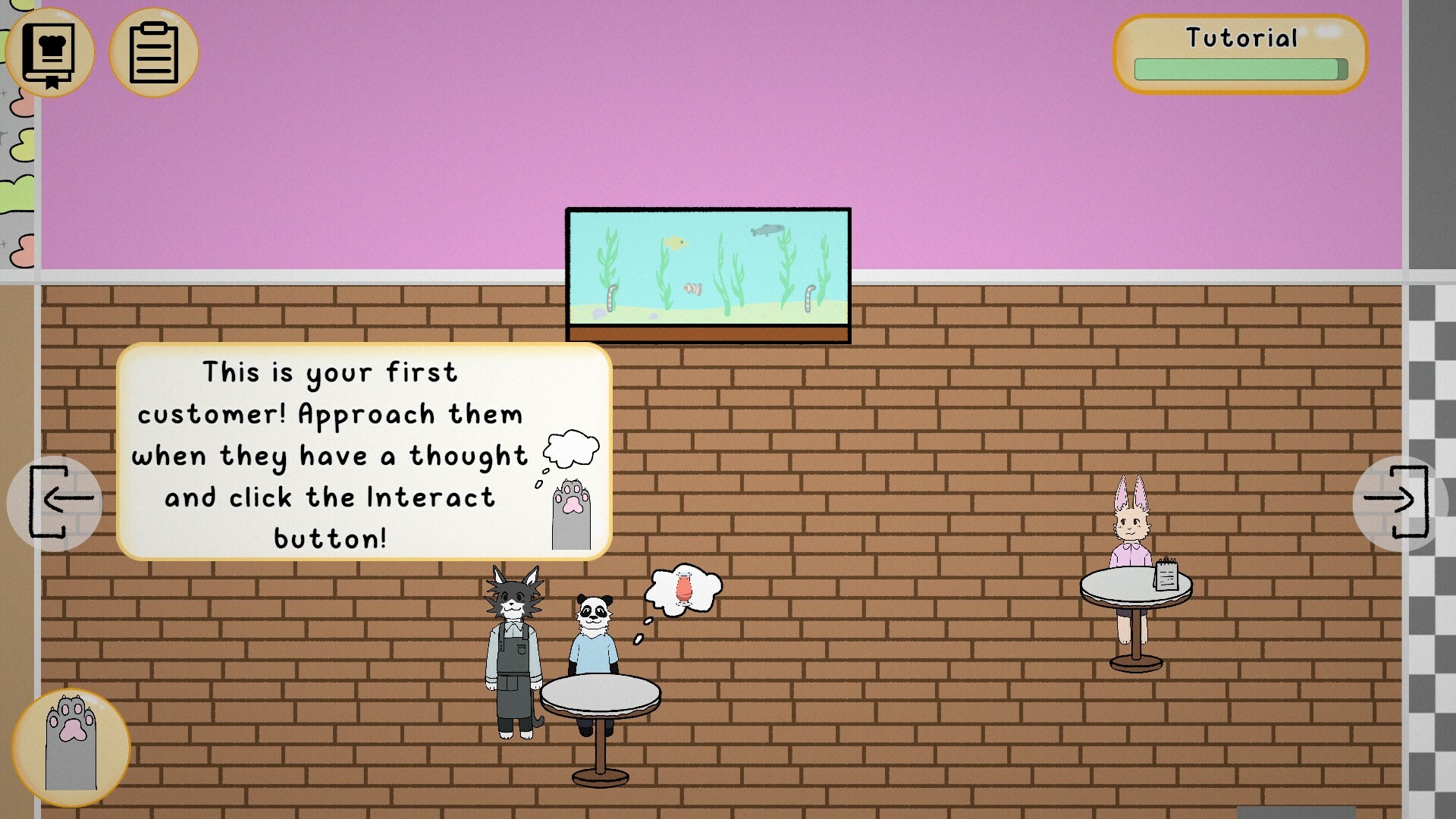Expand the Tutorial banner
Image resolution: width=1456 pixels, height=819 pixels.
click(1240, 53)
